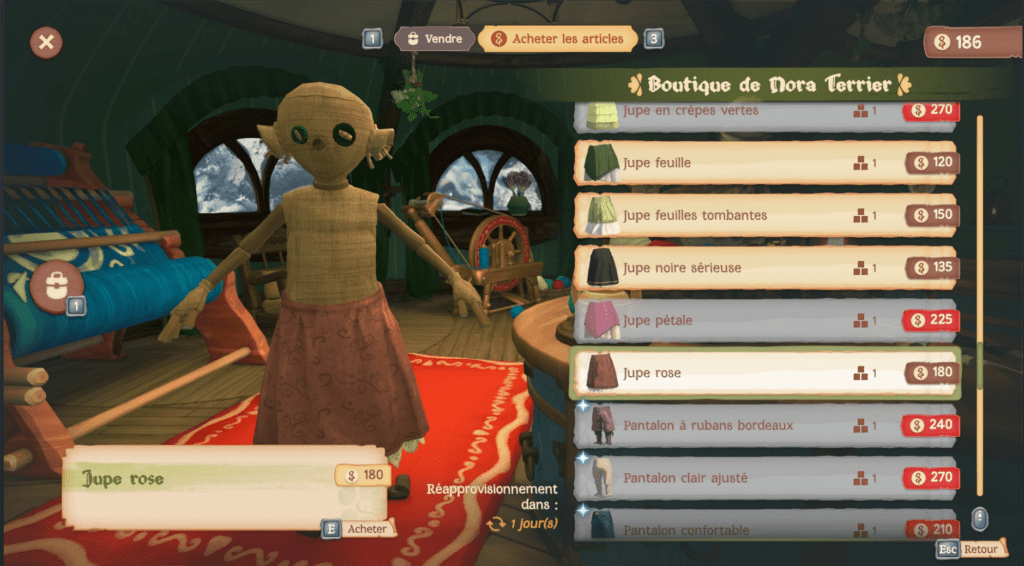This screenshot has height=566, width=1024.
Task: Open the Acheter les articles tab
Action: click(x=558, y=39)
